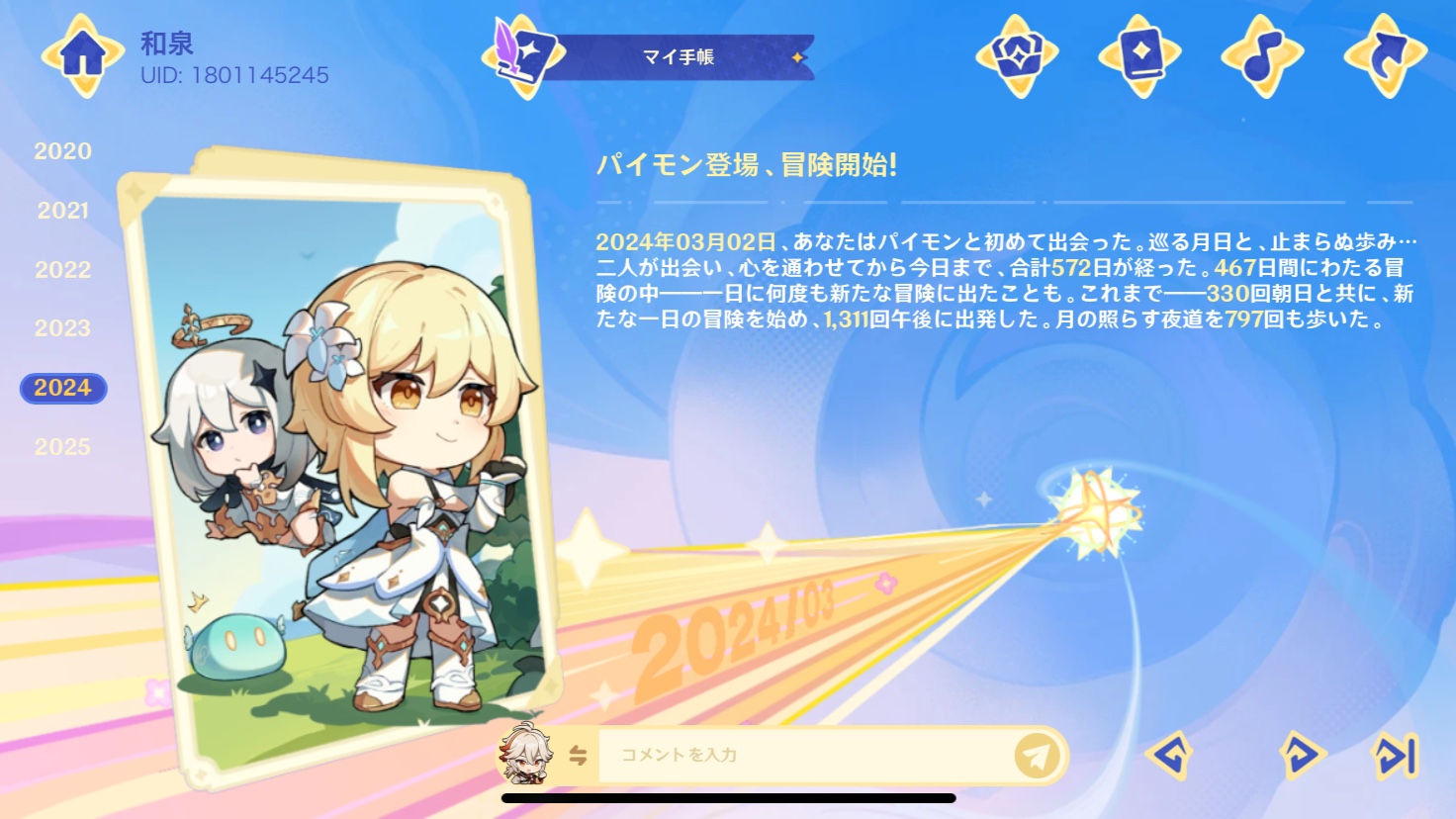Expand the 2022 year entry
1456x819 pixels.
coord(62,269)
